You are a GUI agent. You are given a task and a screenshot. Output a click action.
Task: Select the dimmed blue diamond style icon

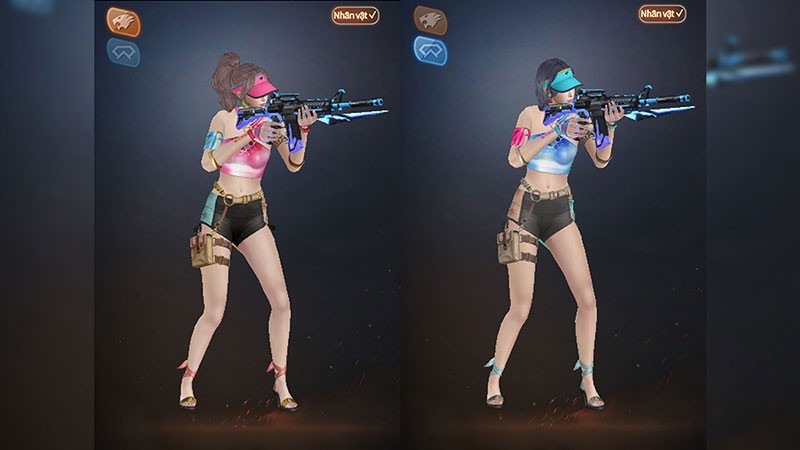click(123, 52)
